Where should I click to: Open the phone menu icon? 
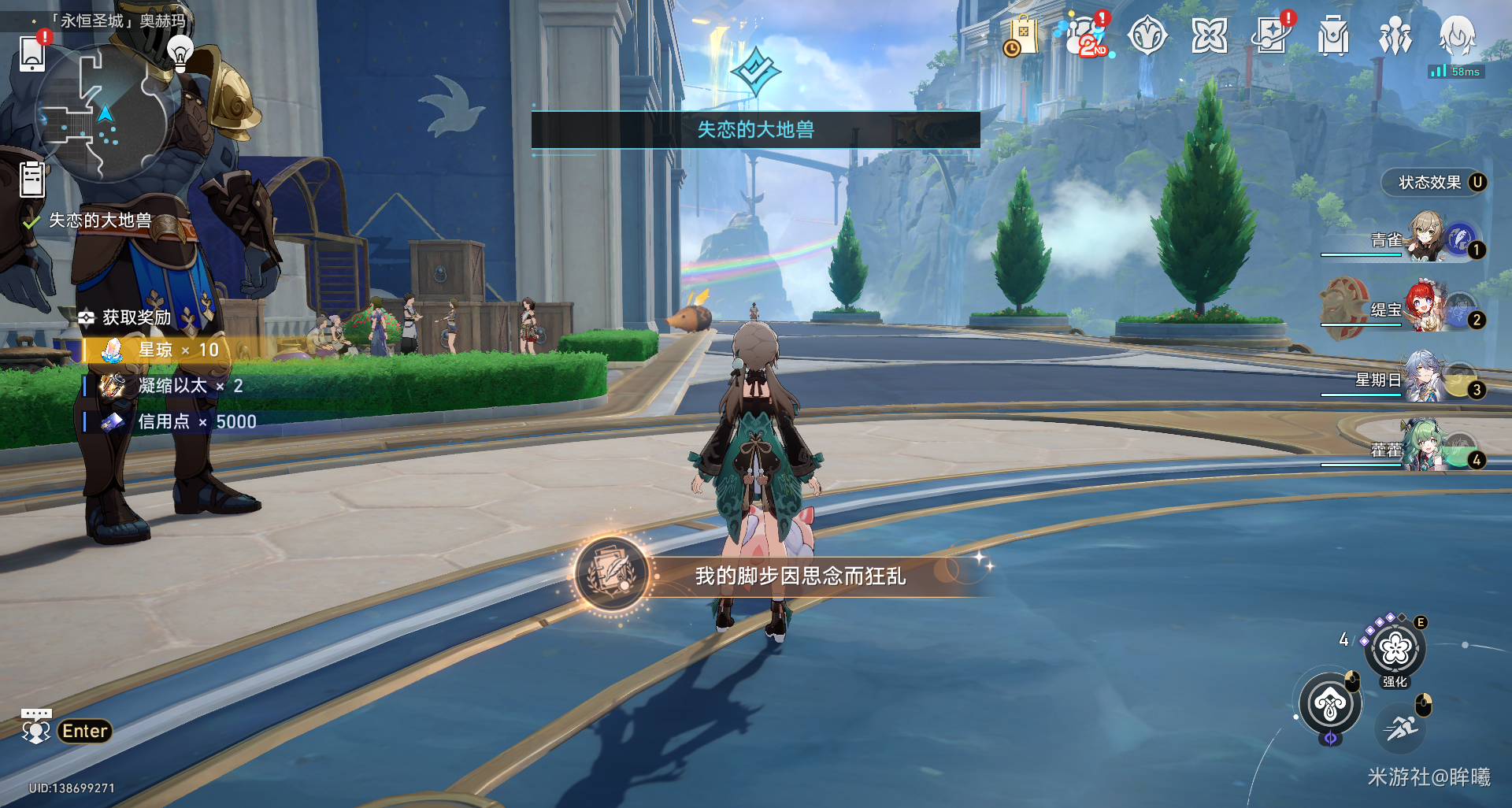[32, 52]
